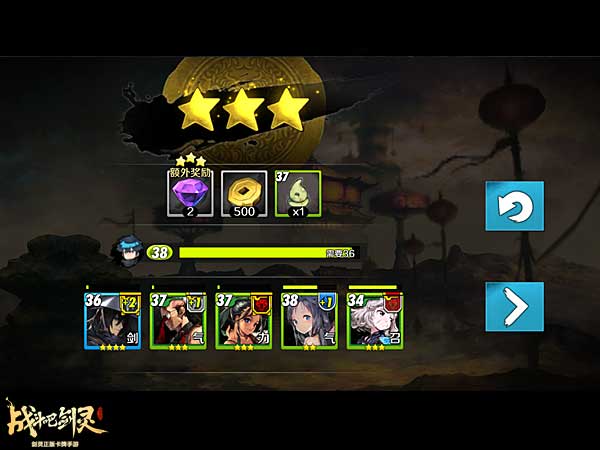
Task: Select the level 36 swordsman hero card
Action: pos(113,320)
